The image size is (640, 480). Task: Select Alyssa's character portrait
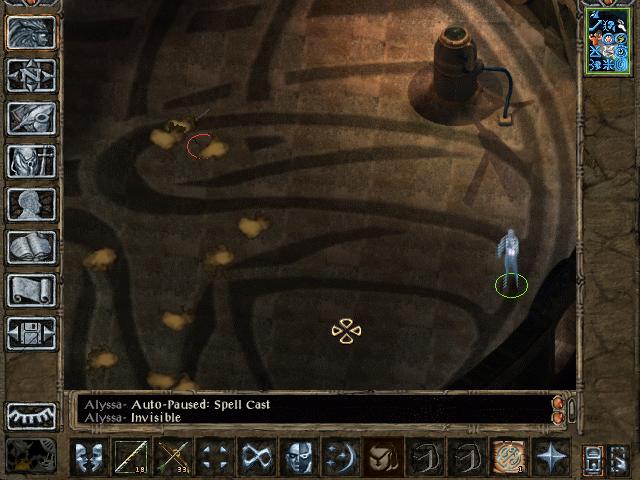pyautogui.click(x=607, y=41)
